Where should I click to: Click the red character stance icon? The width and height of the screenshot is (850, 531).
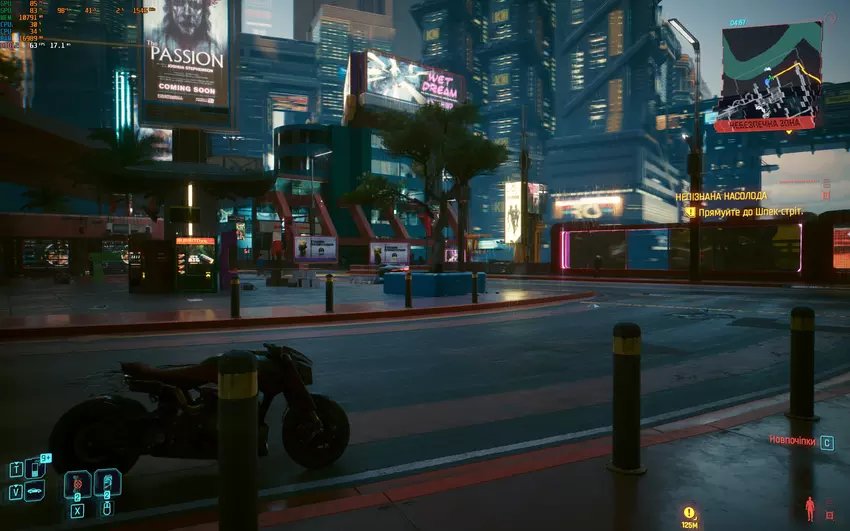coord(809,507)
